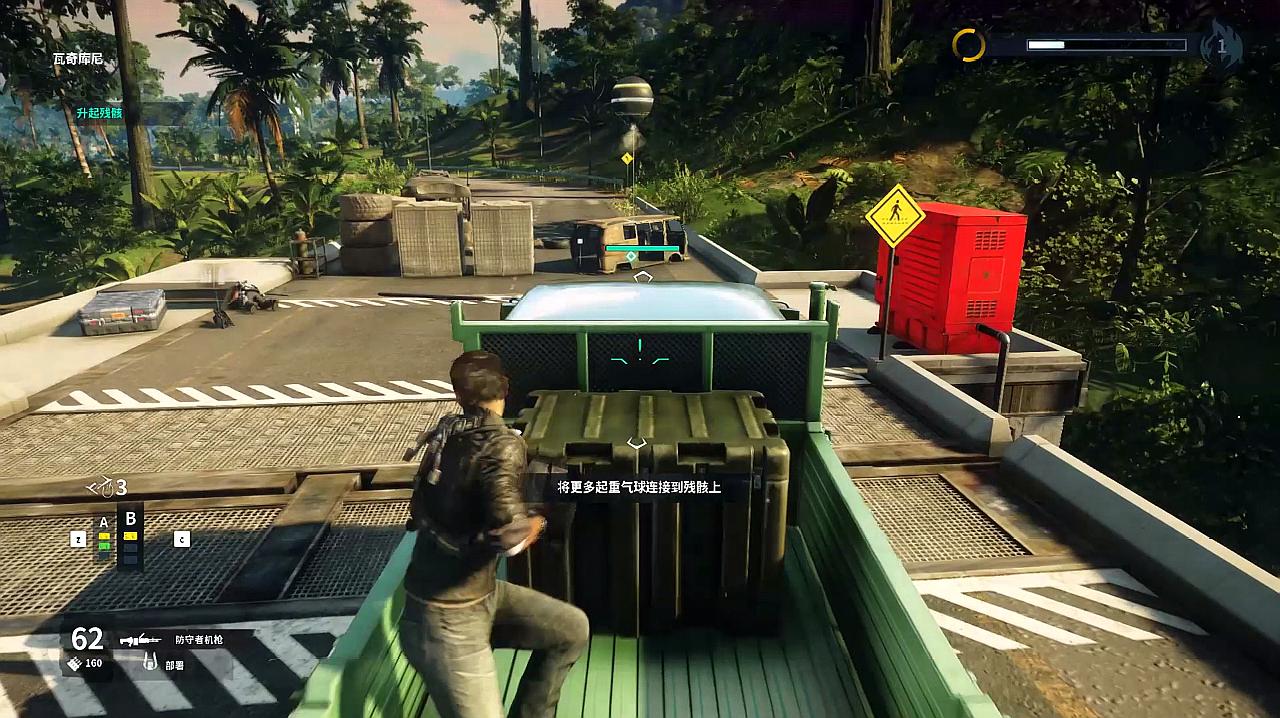1280x718 pixels.
Task: Click the 瓦奇库尼 mission title
Action: point(78,60)
